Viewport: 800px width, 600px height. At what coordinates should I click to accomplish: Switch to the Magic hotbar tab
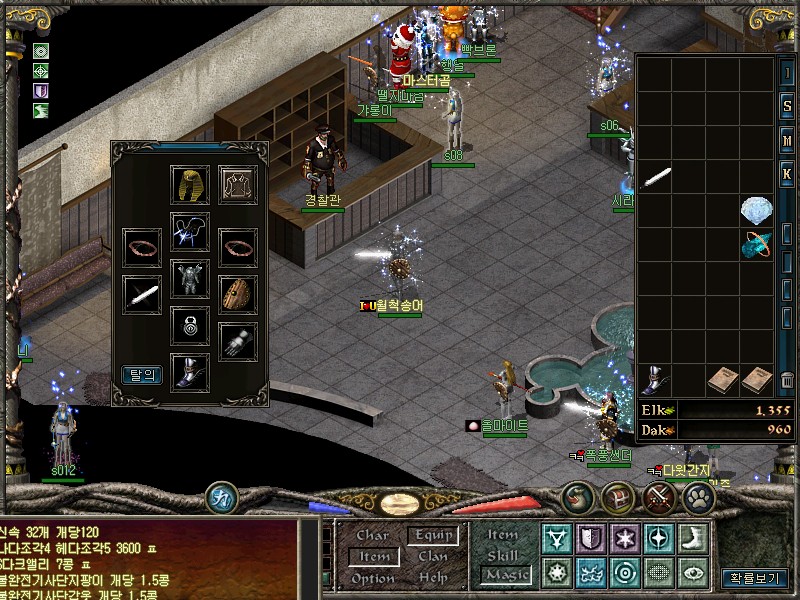point(505,574)
